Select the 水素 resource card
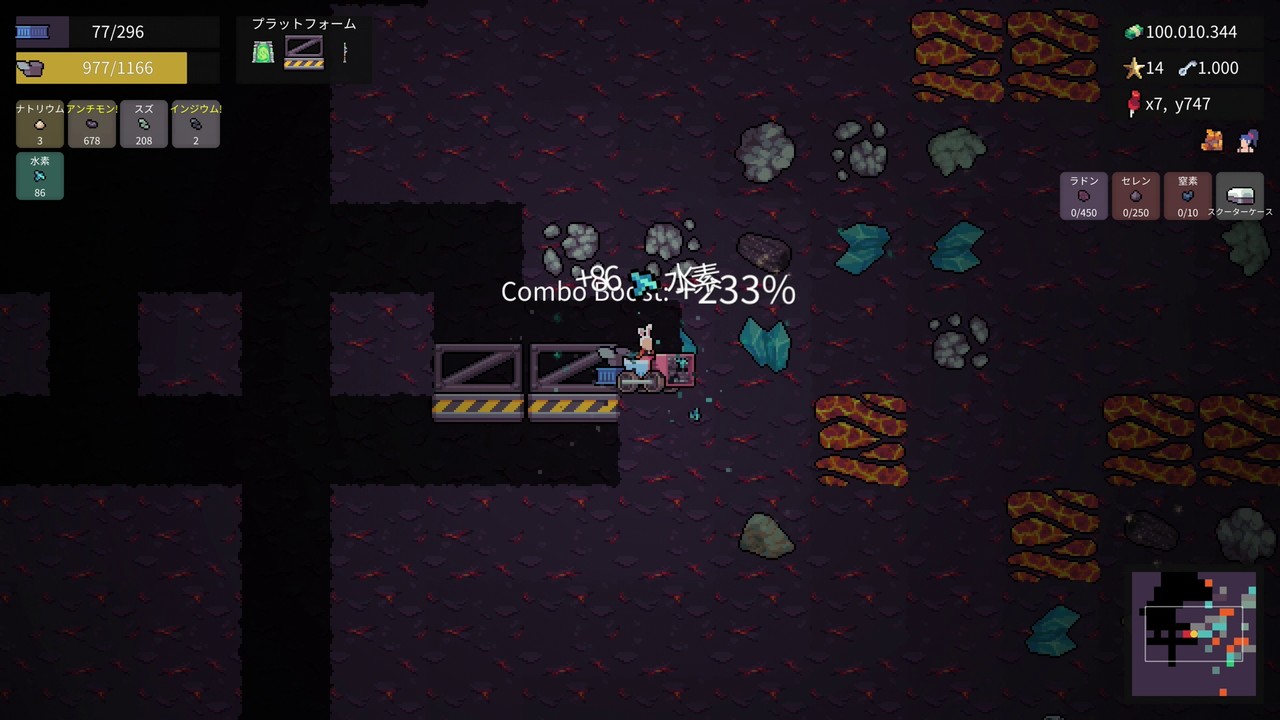The width and height of the screenshot is (1280, 720). point(39,176)
